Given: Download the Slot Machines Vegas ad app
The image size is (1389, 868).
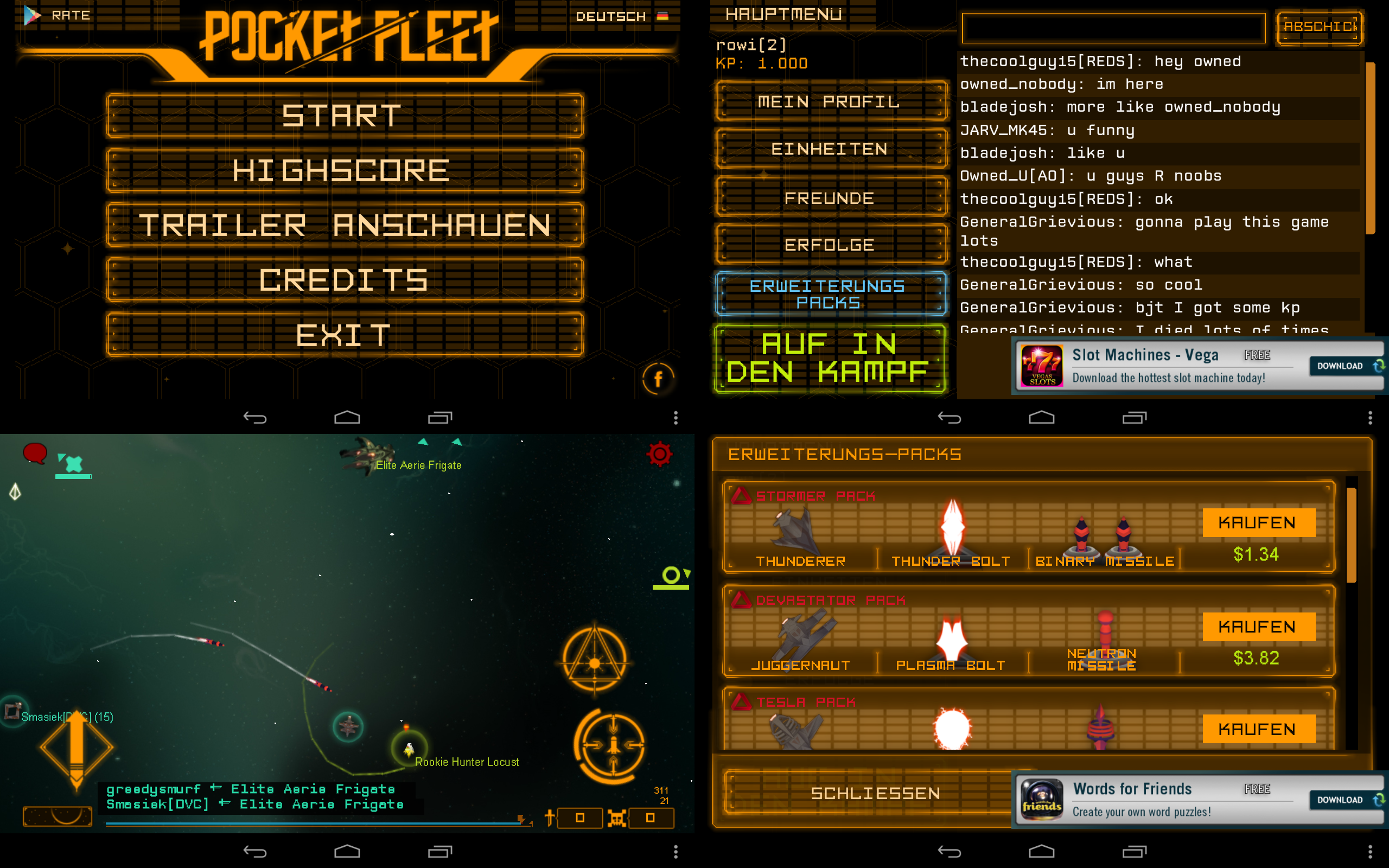Looking at the screenshot, I should (x=1345, y=366).
